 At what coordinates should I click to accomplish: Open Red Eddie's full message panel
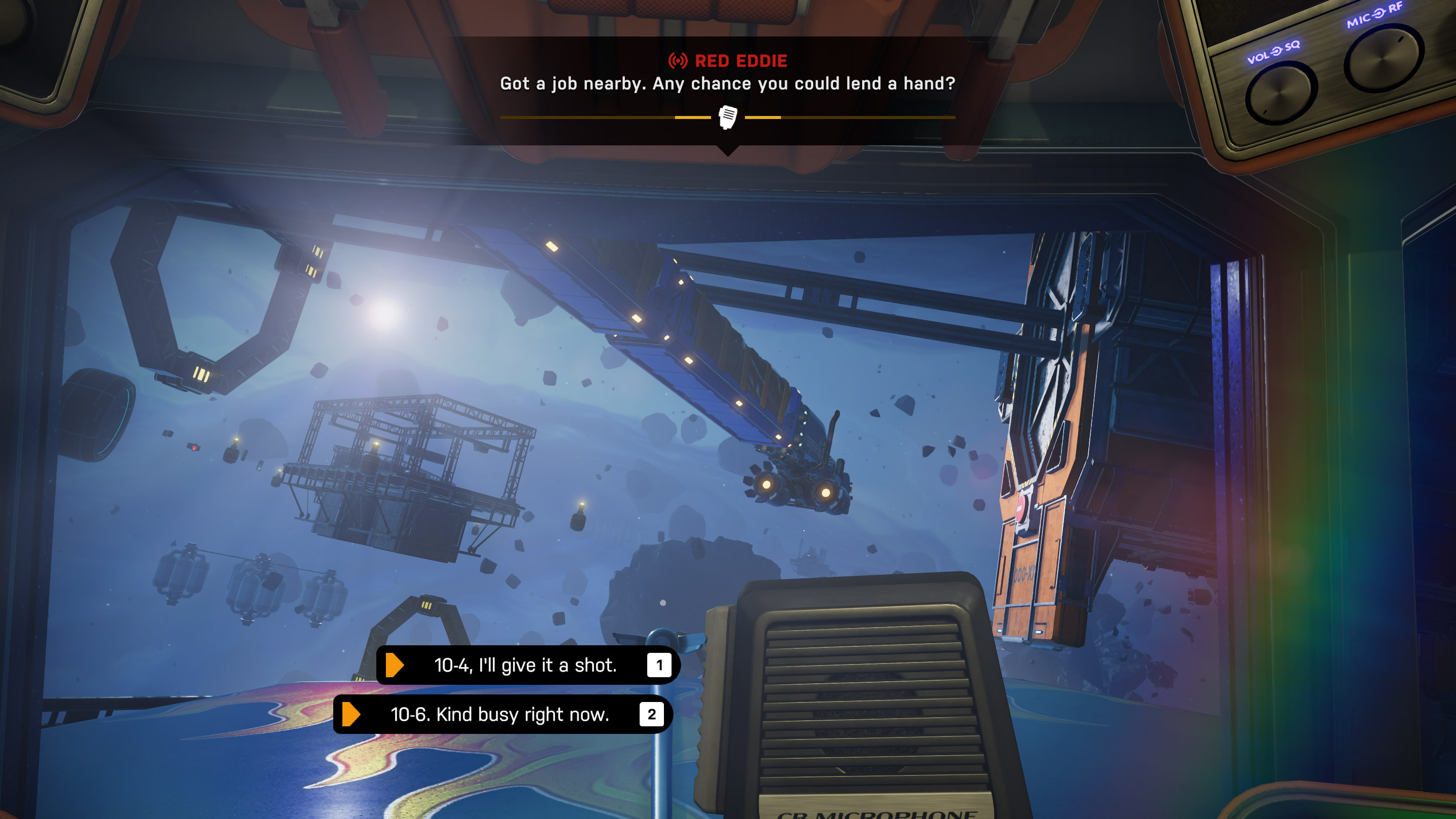click(x=728, y=85)
